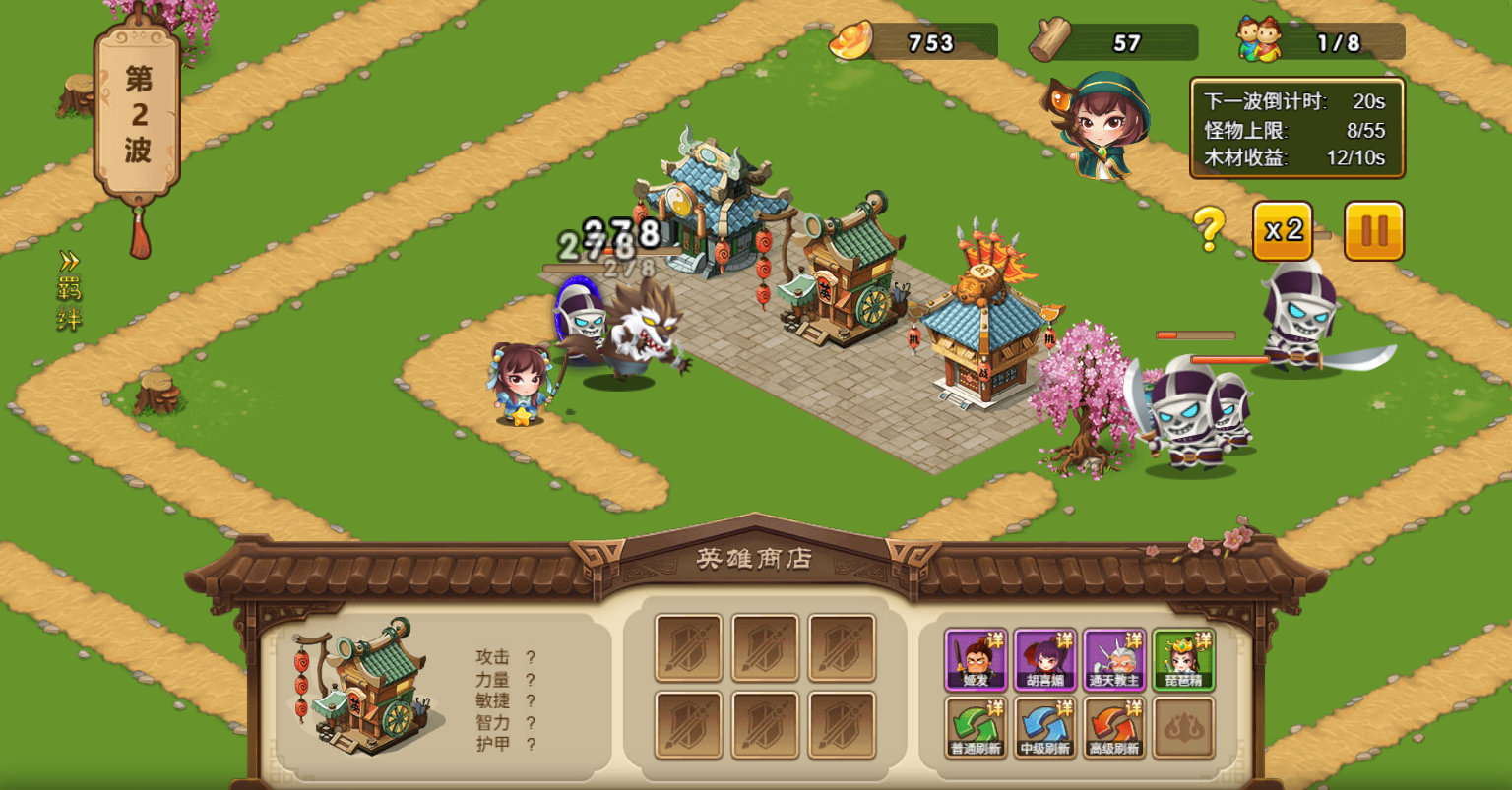The height and width of the screenshot is (790, 1512).
Task: Buy hero 姬发 from the shop
Action: pos(975,658)
